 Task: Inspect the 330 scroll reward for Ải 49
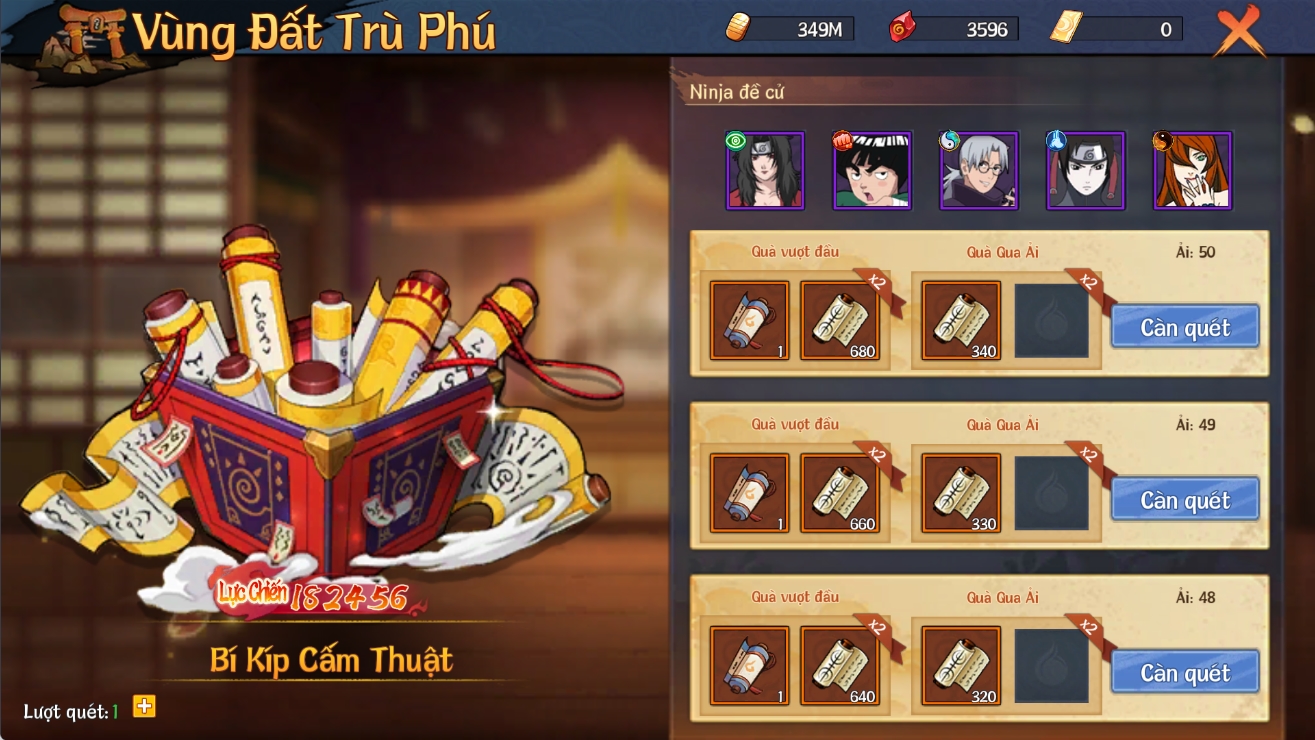tap(961, 493)
